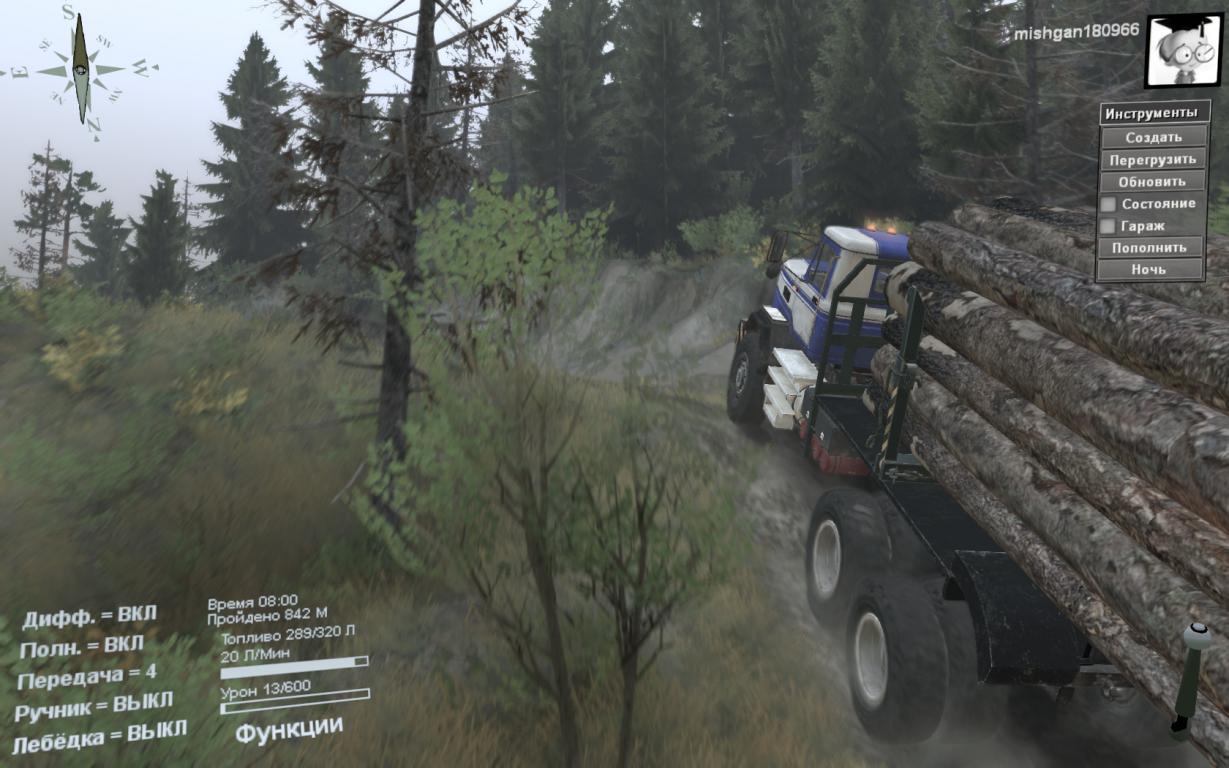Switch to night with Ночь button
The height and width of the screenshot is (768, 1229).
click(x=1152, y=269)
